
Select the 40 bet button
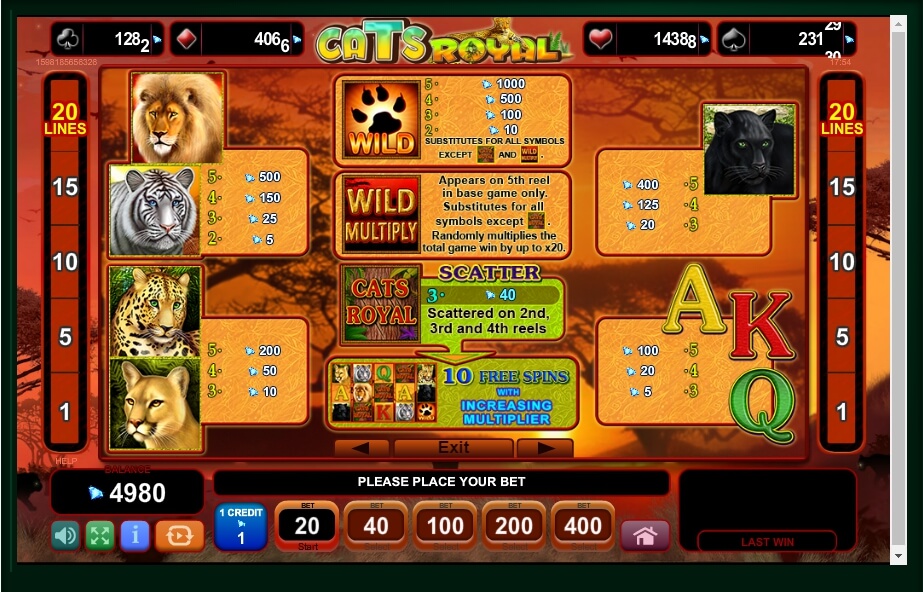(x=376, y=526)
